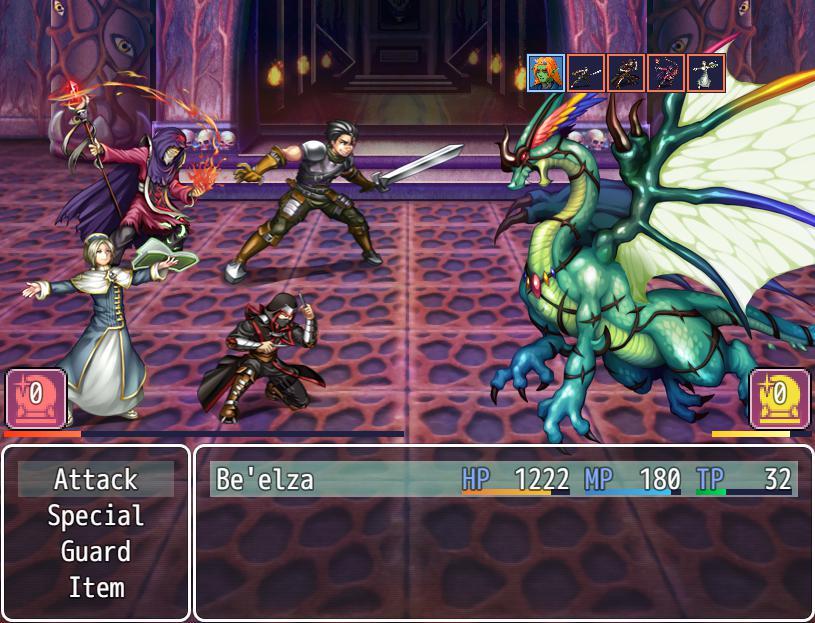Click the red mage turn order icon
The width and height of the screenshot is (815, 623).
(666, 73)
